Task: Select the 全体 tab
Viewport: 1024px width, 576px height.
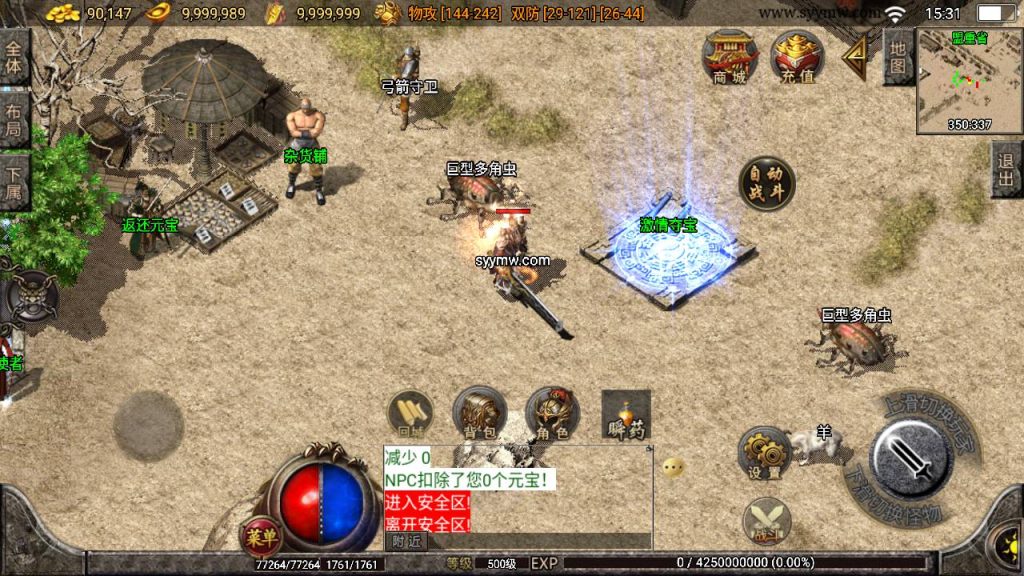Action: pyautogui.click(x=14, y=58)
